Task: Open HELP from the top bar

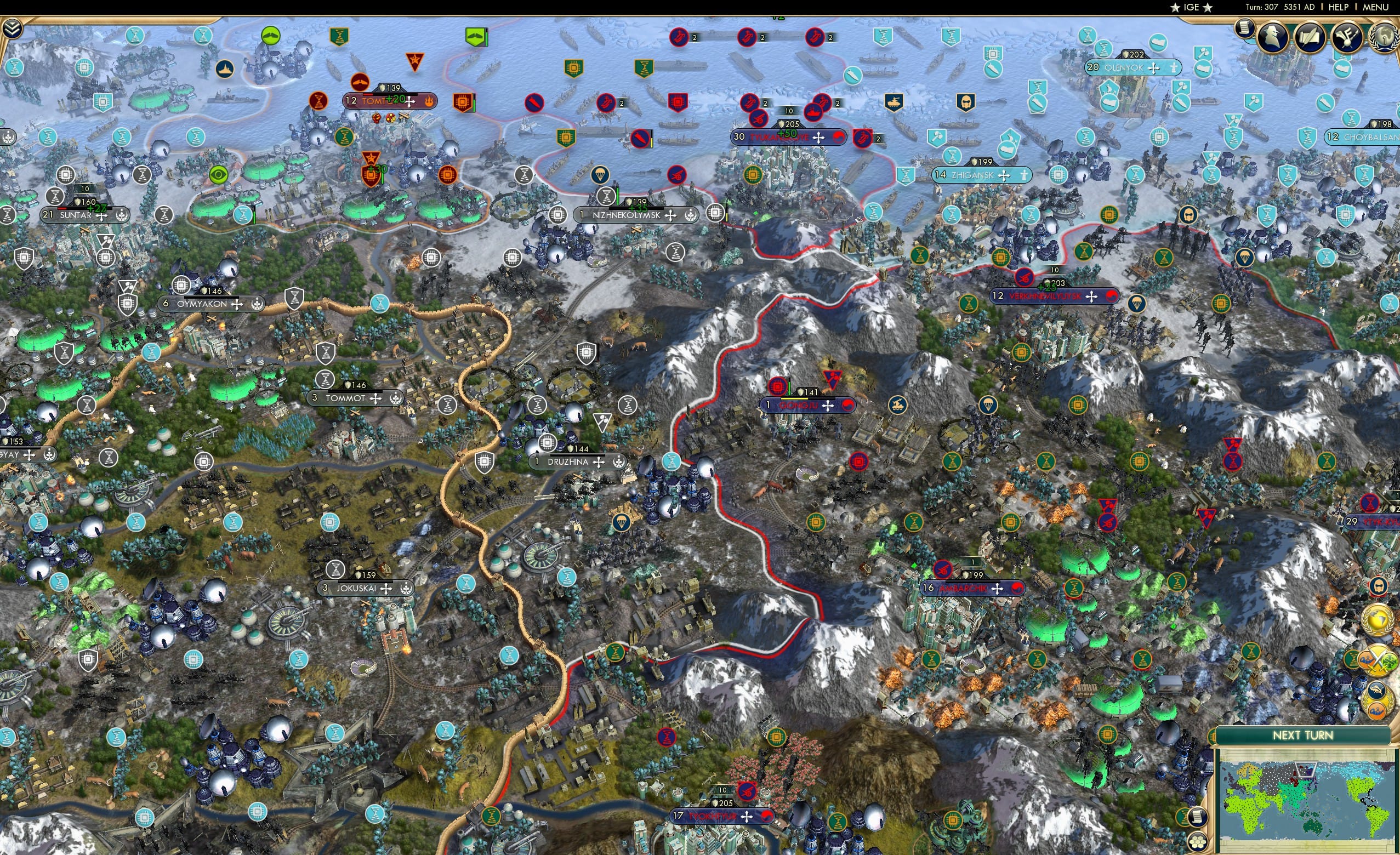Action: 1339,7
